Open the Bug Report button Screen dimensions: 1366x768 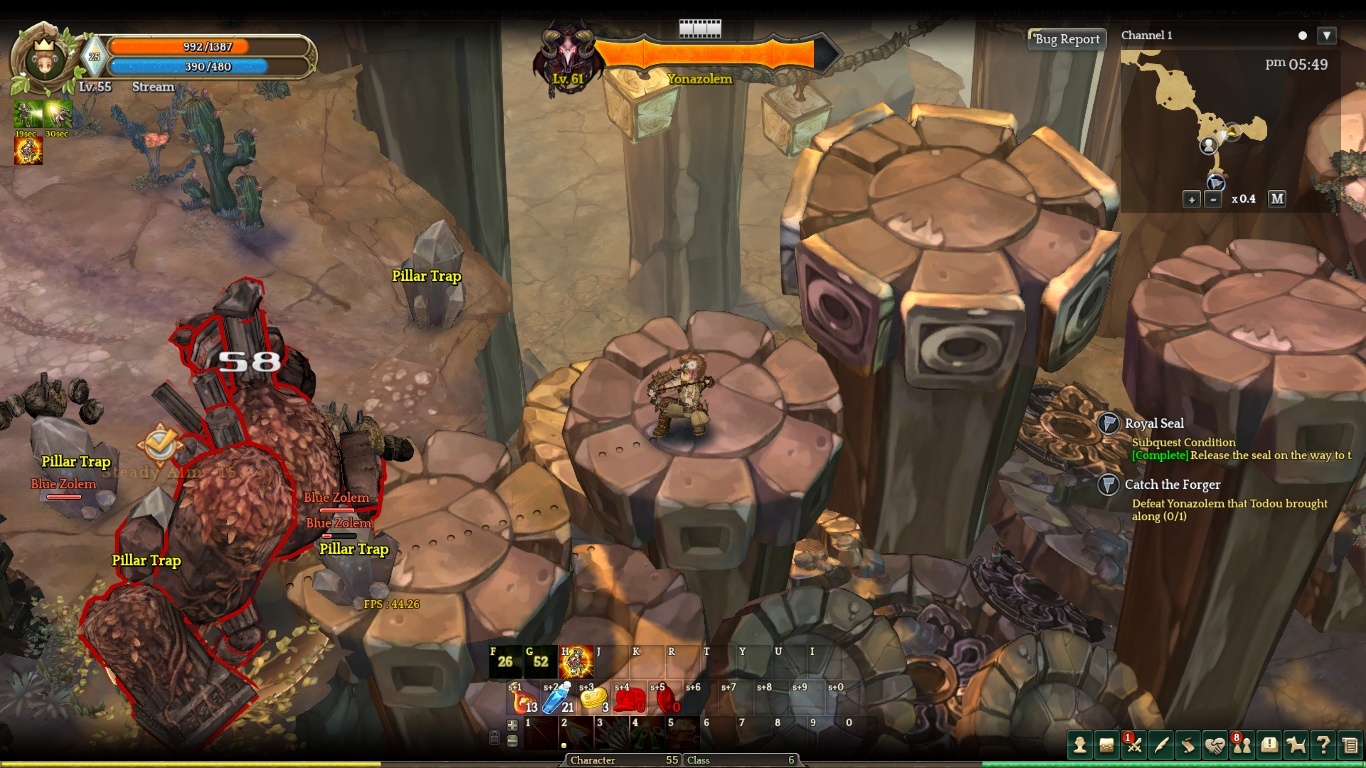(x=1067, y=39)
